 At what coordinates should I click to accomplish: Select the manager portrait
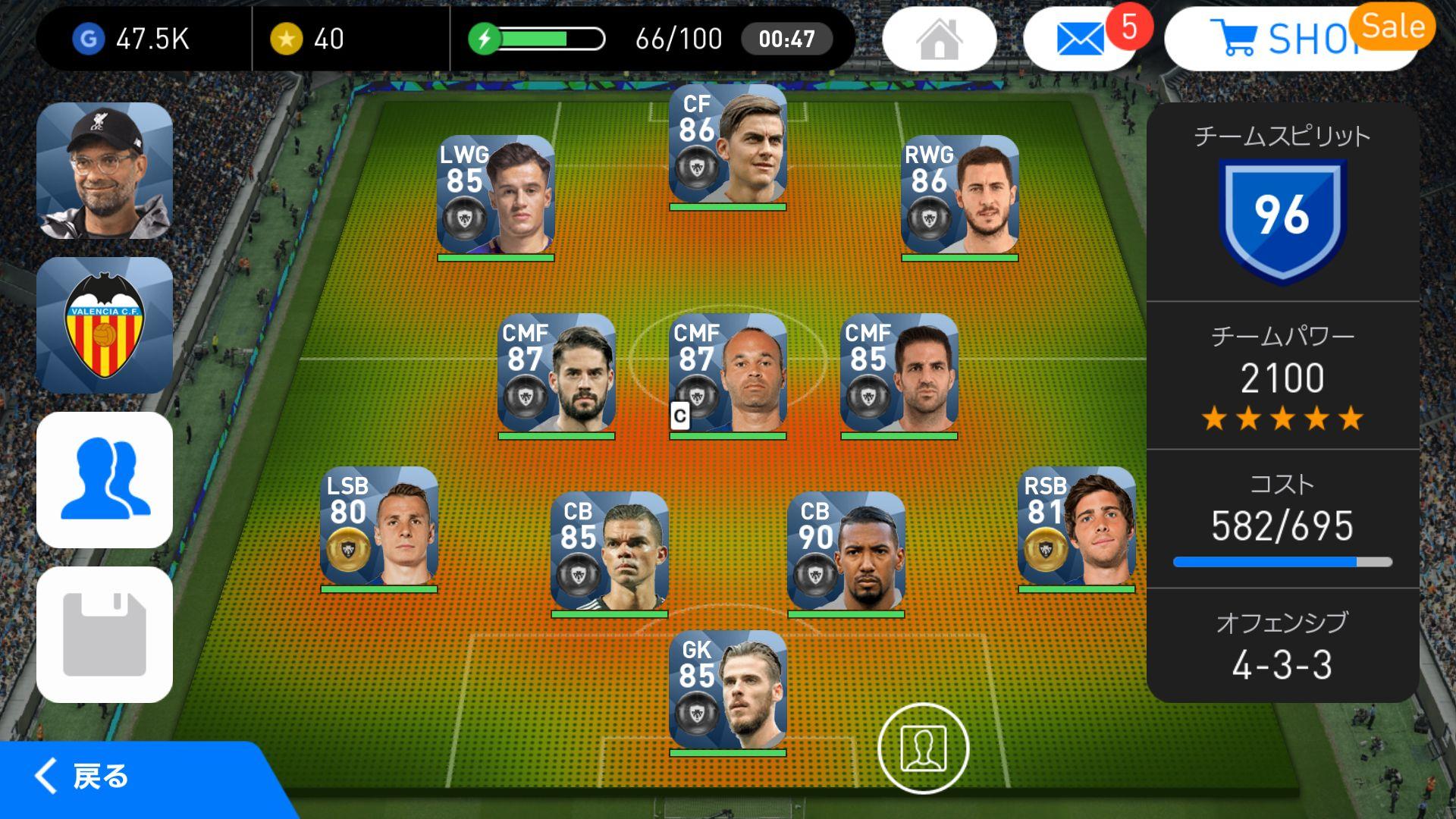click(105, 171)
